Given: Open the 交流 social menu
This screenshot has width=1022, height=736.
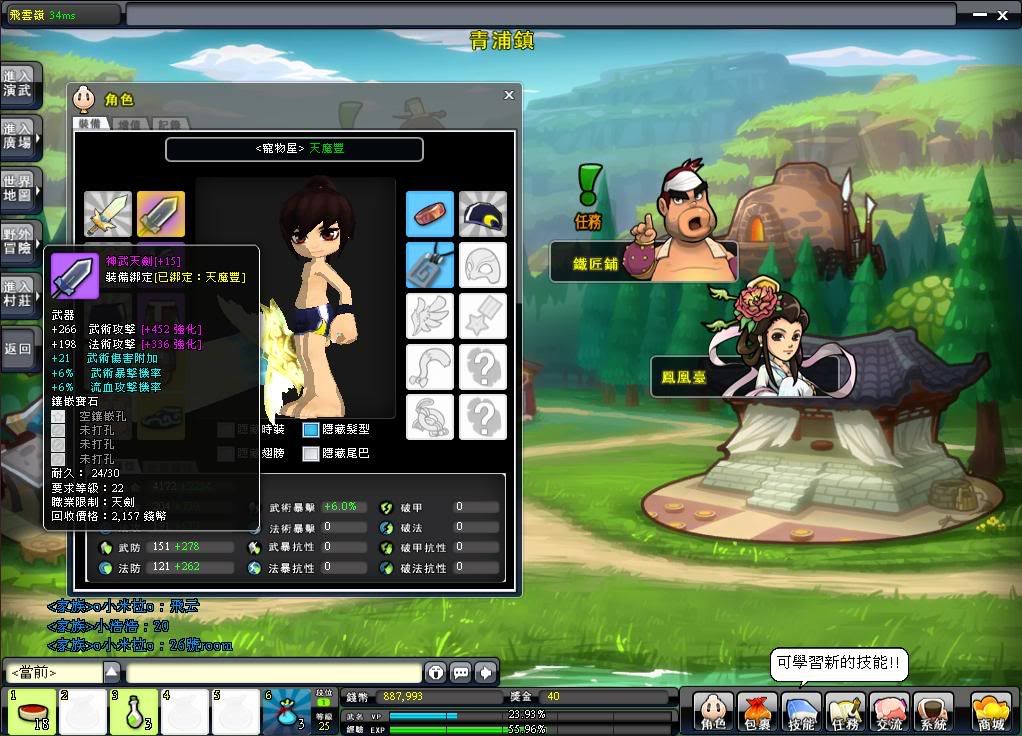Looking at the screenshot, I should point(889,712).
